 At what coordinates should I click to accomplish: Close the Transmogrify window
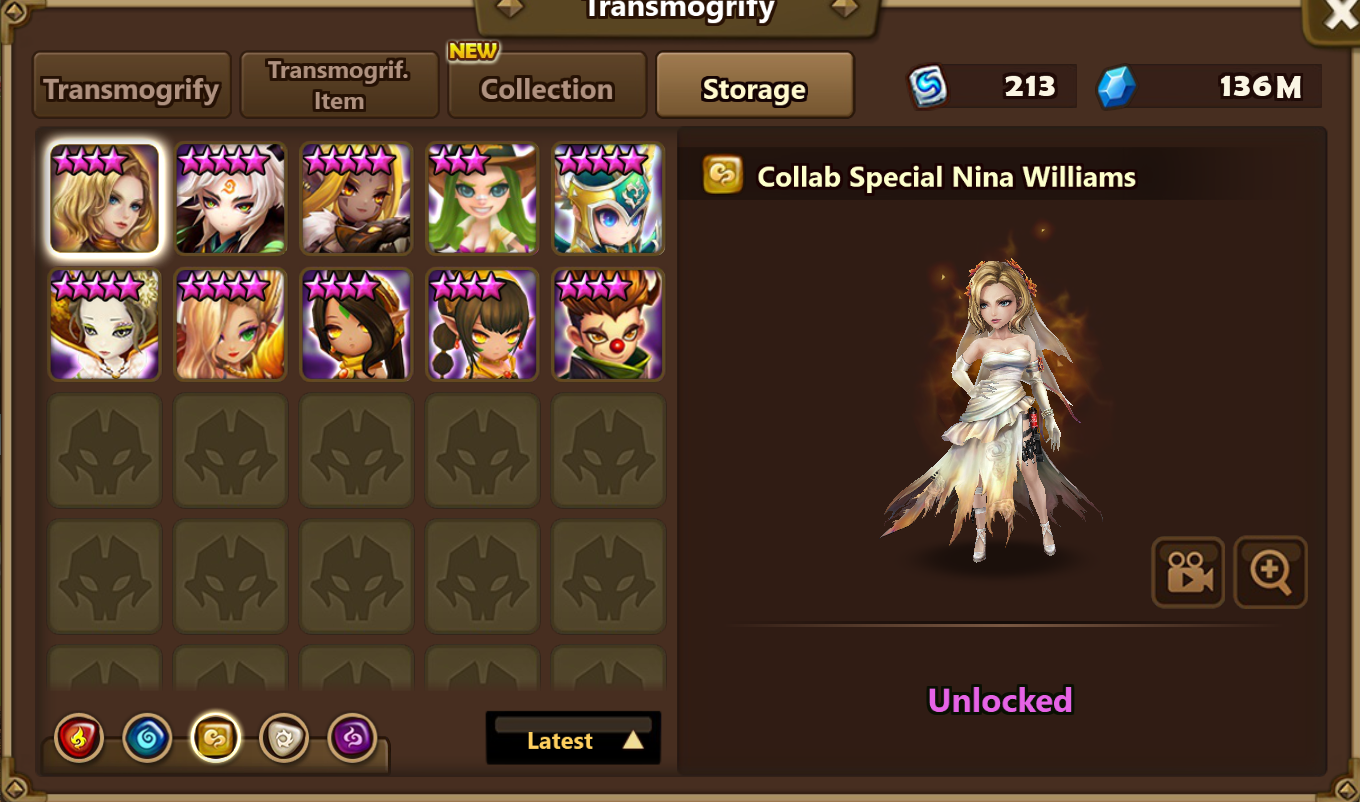(1339, 17)
